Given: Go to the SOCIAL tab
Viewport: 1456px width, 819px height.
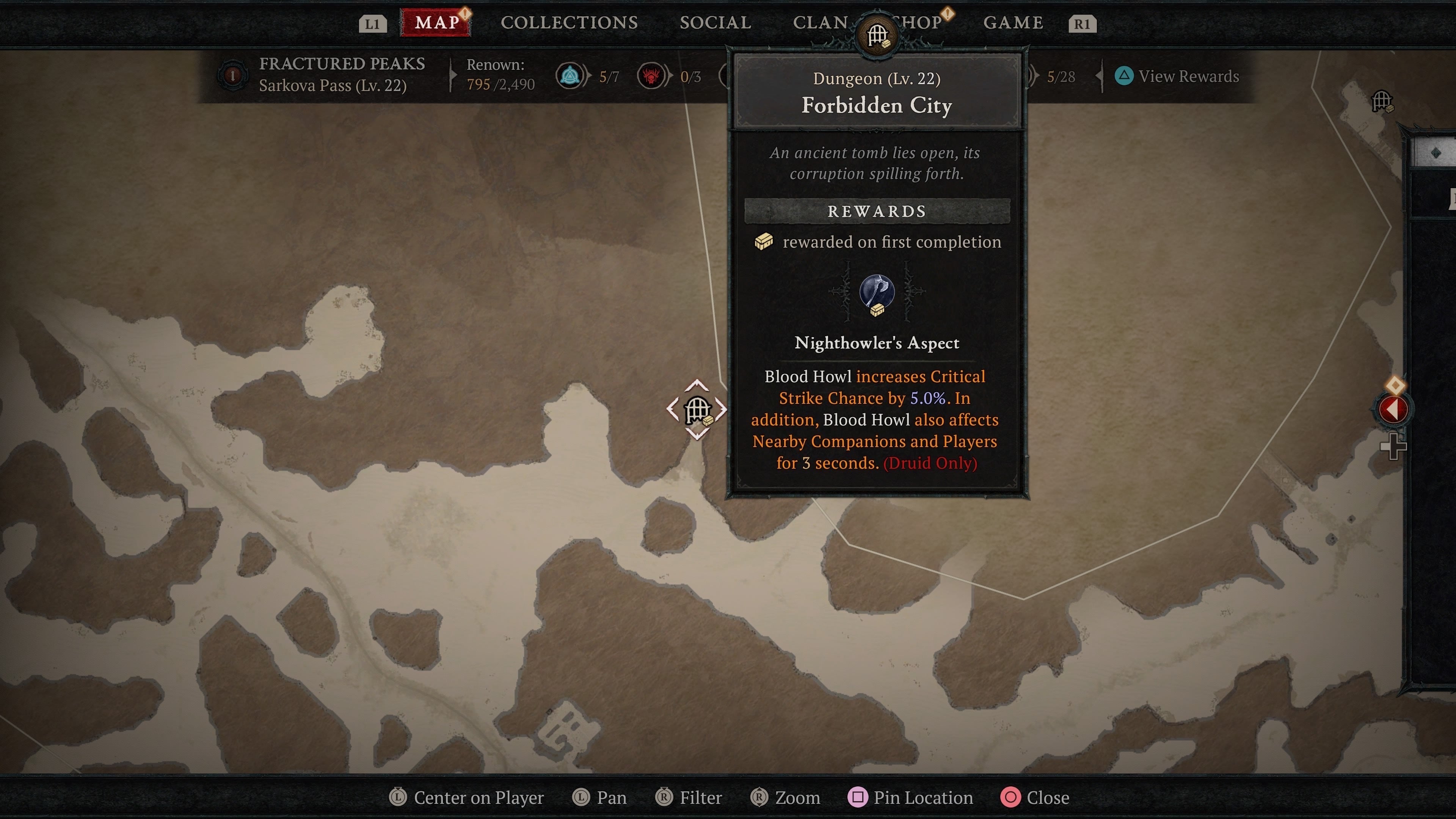Looking at the screenshot, I should (x=715, y=23).
